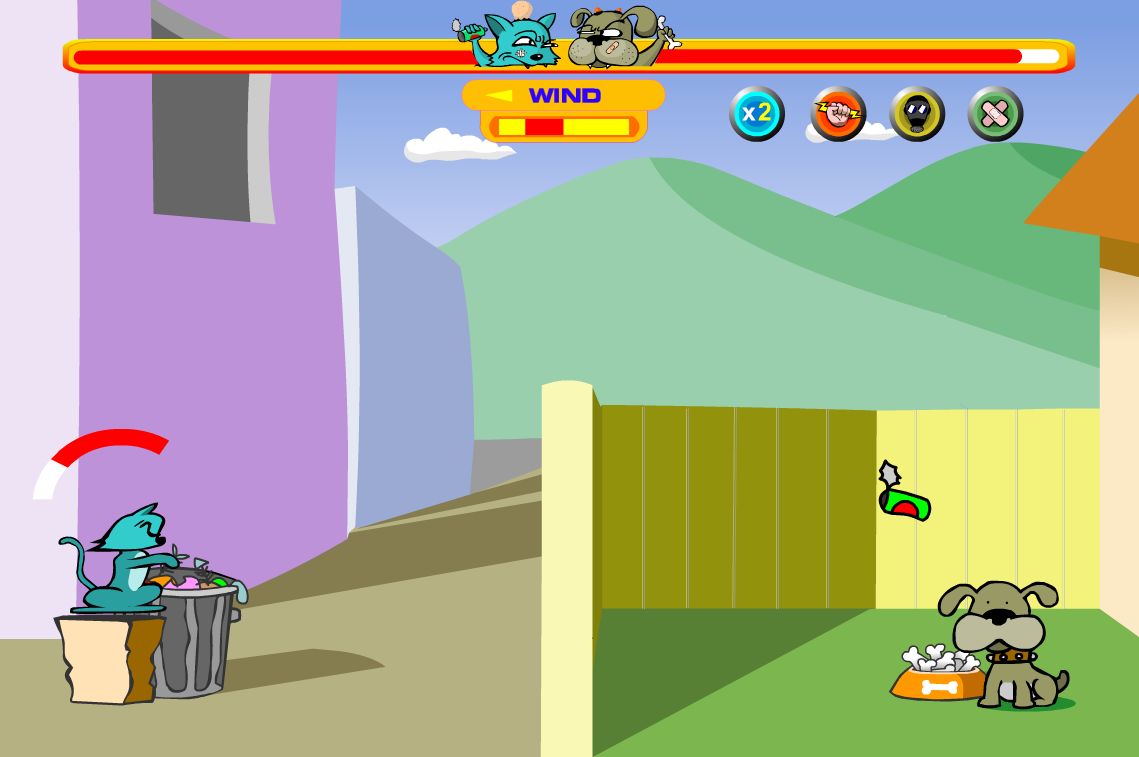The height and width of the screenshot is (757, 1139).
Task: Use the lightning fist power throw
Action: point(838,113)
